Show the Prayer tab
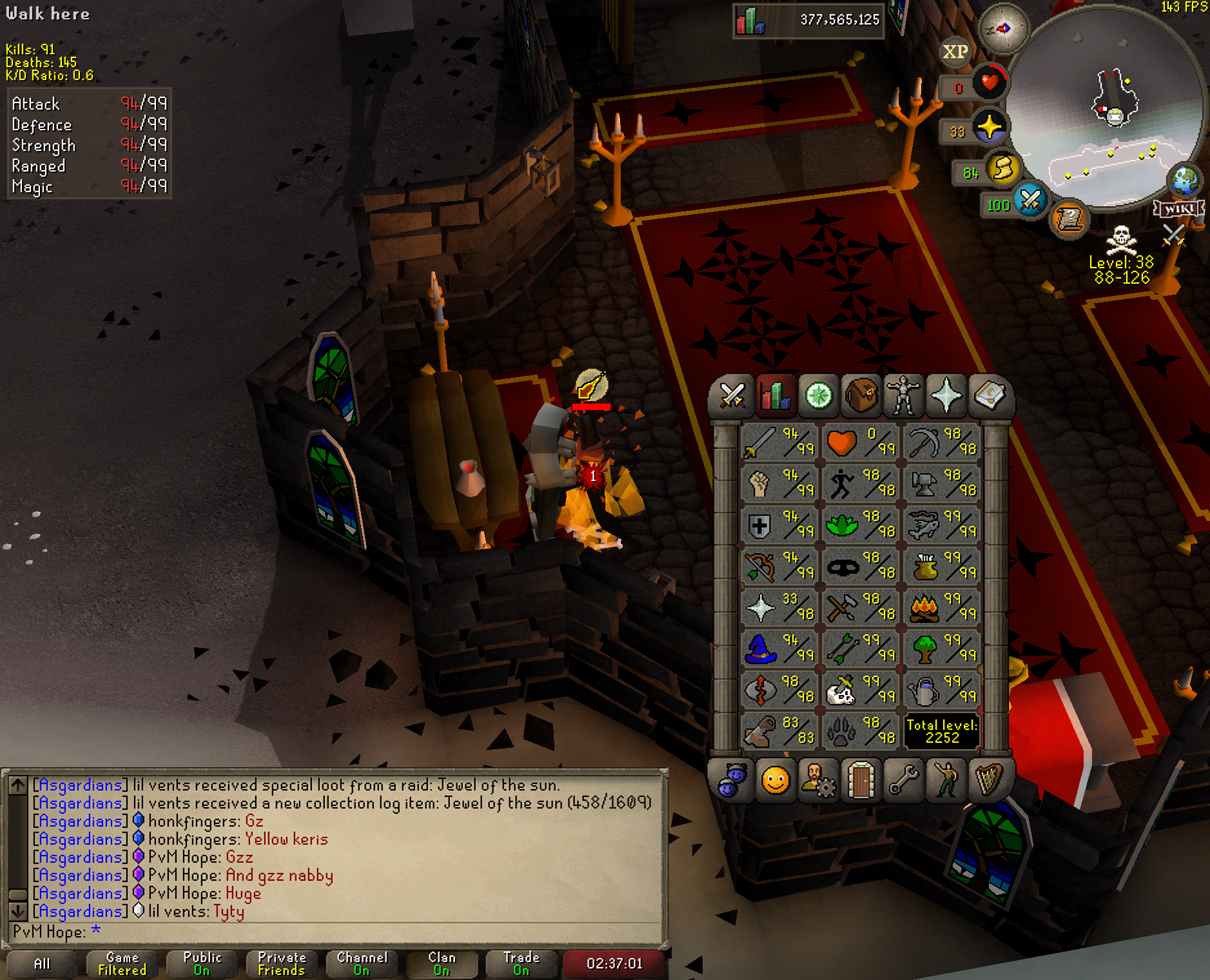 point(946,395)
